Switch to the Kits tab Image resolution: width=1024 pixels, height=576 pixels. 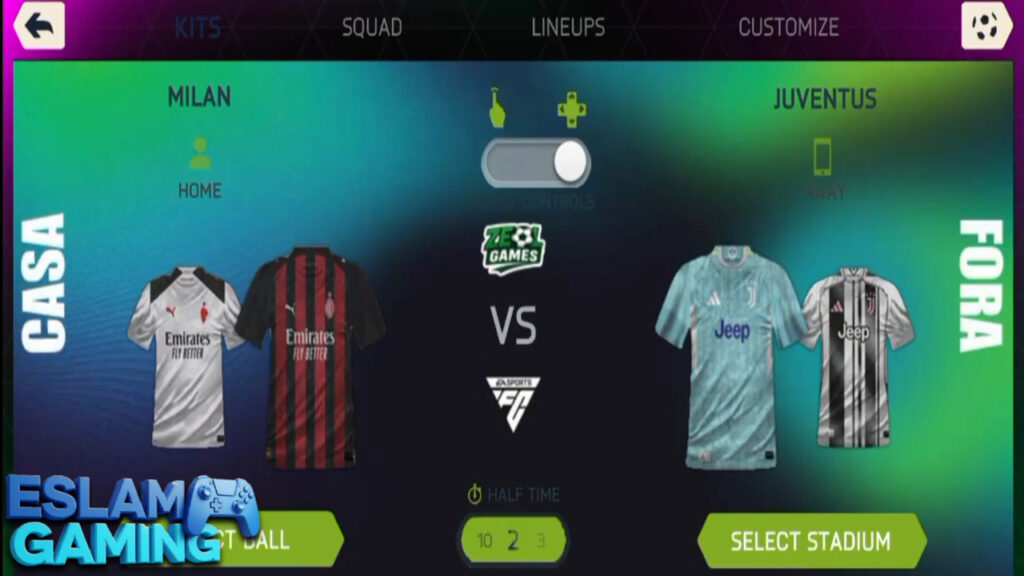coord(197,27)
